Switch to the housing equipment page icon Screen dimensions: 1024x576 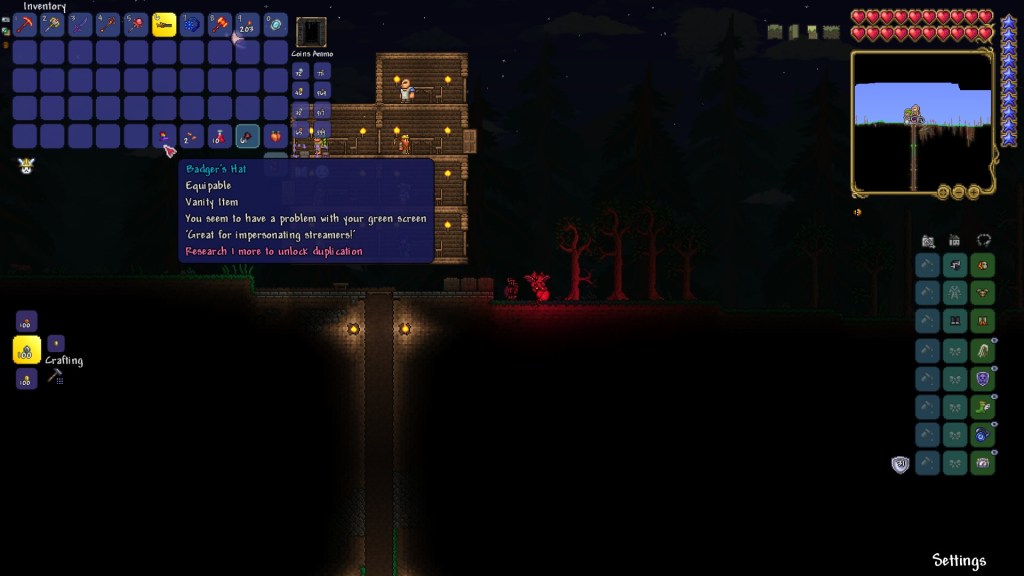coord(955,241)
